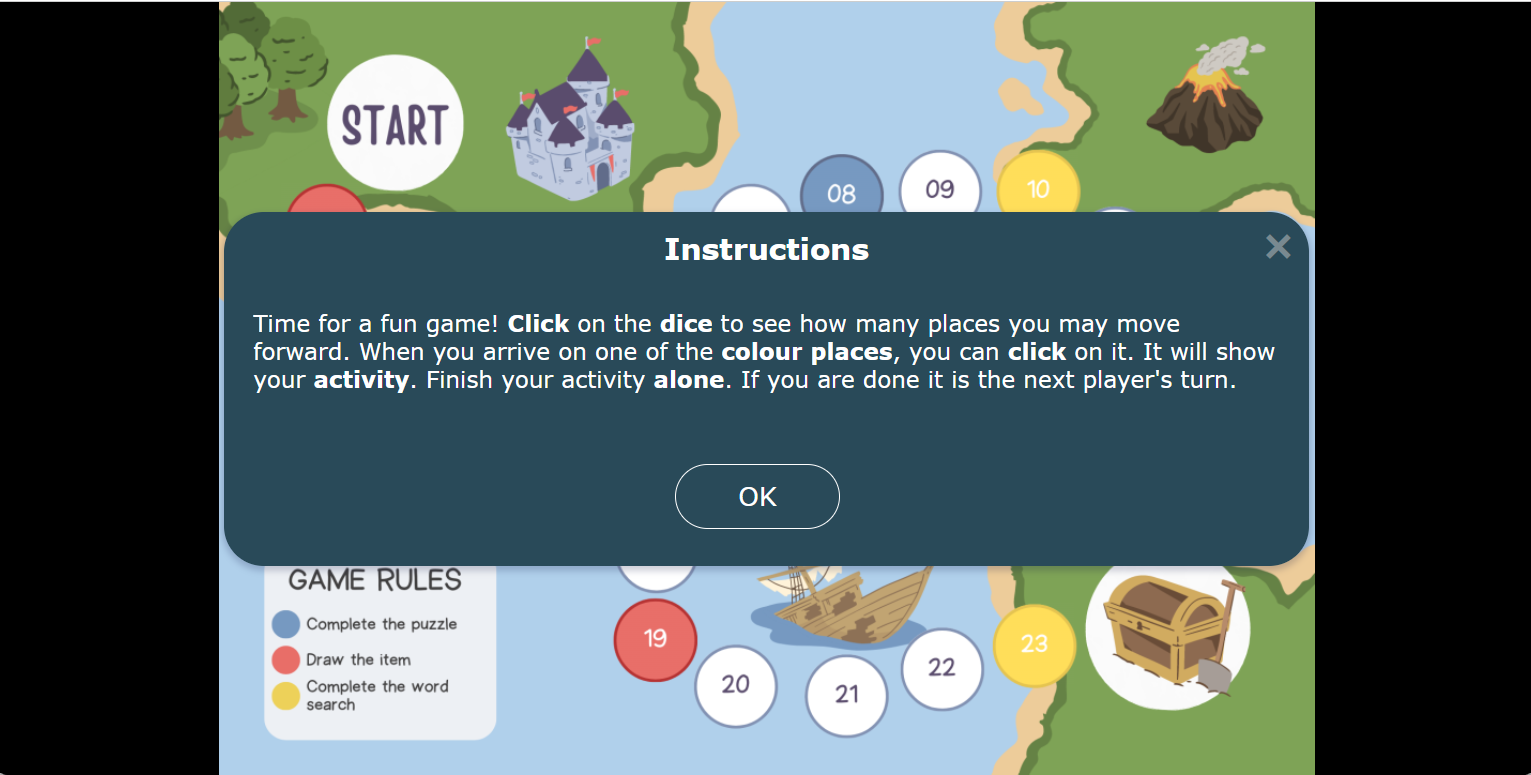Select the START circle on the board
The height and width of the screenshot is (775, 1531).
[x=395, y=123]
